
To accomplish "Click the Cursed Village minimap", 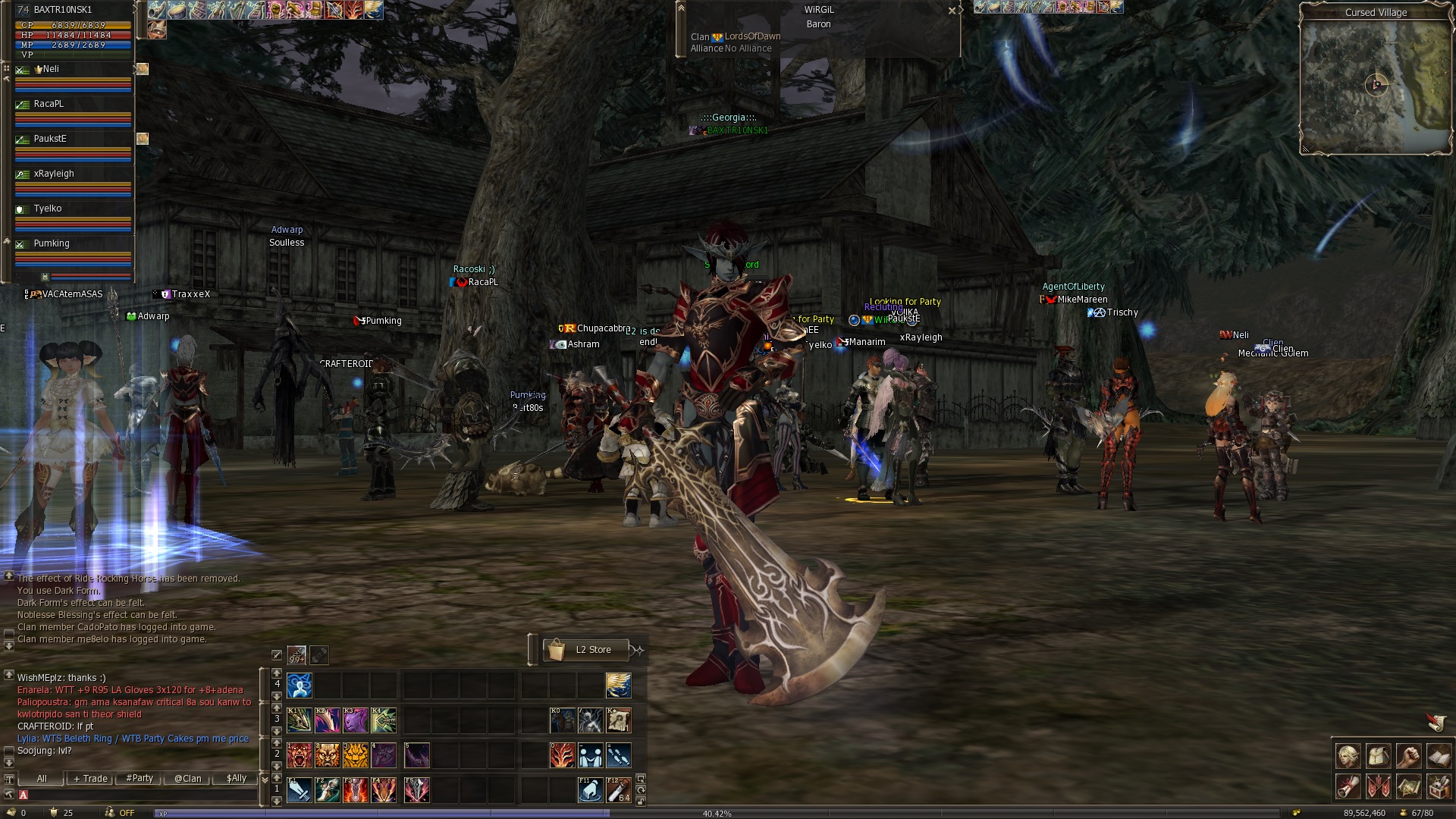I will (1375, 85).
